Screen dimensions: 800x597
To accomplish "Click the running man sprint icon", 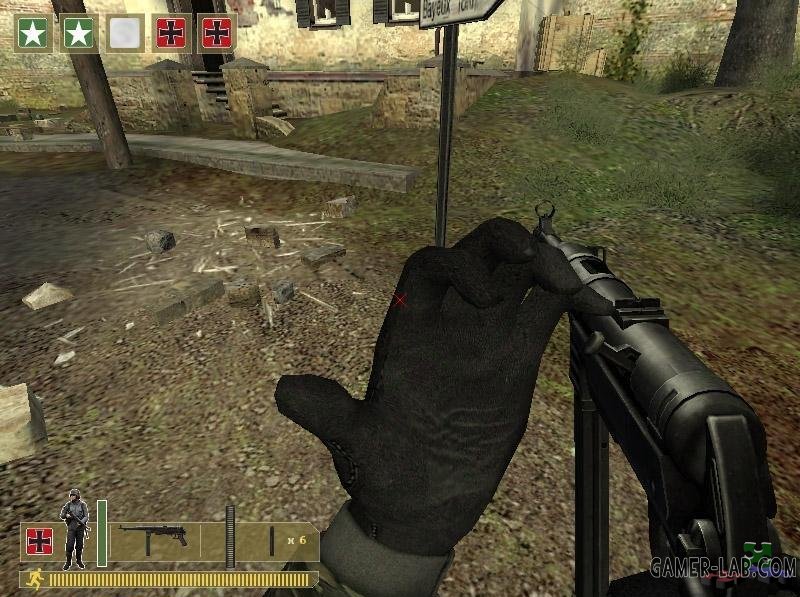I will [x=34, y=578].
